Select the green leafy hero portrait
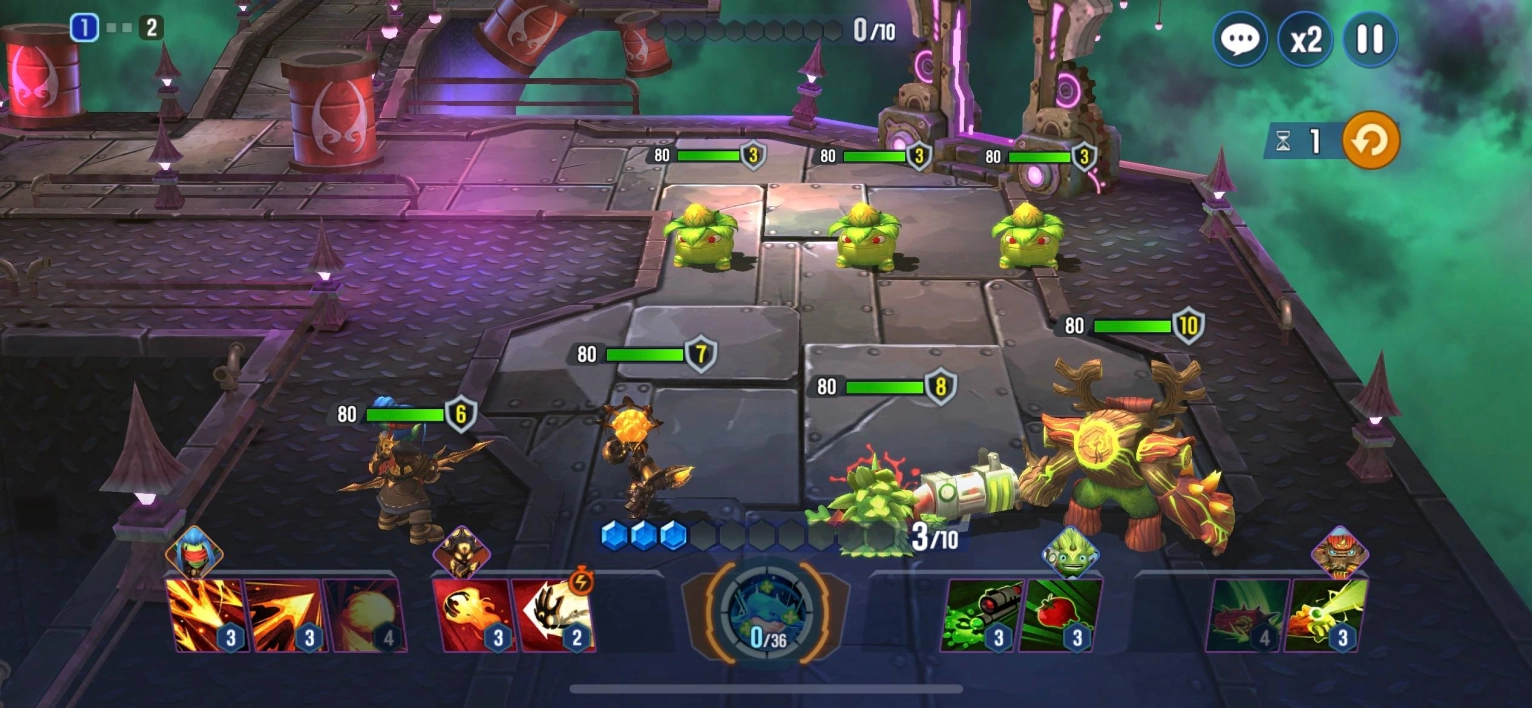Viewport: 1532px width, 708px height. coord(1070,552)
